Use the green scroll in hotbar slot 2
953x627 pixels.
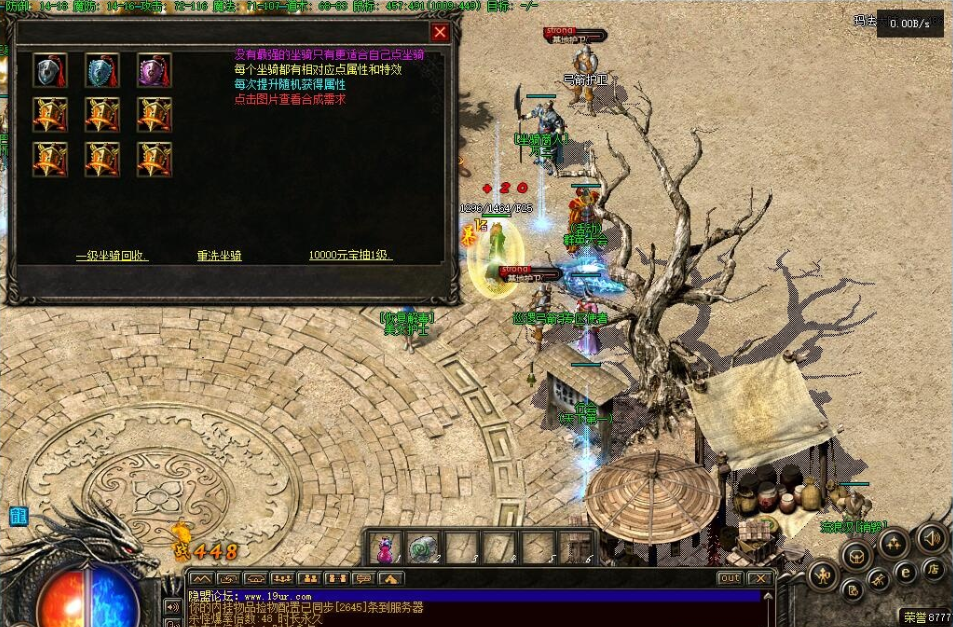pyautogui.click(x=423, y=547)
